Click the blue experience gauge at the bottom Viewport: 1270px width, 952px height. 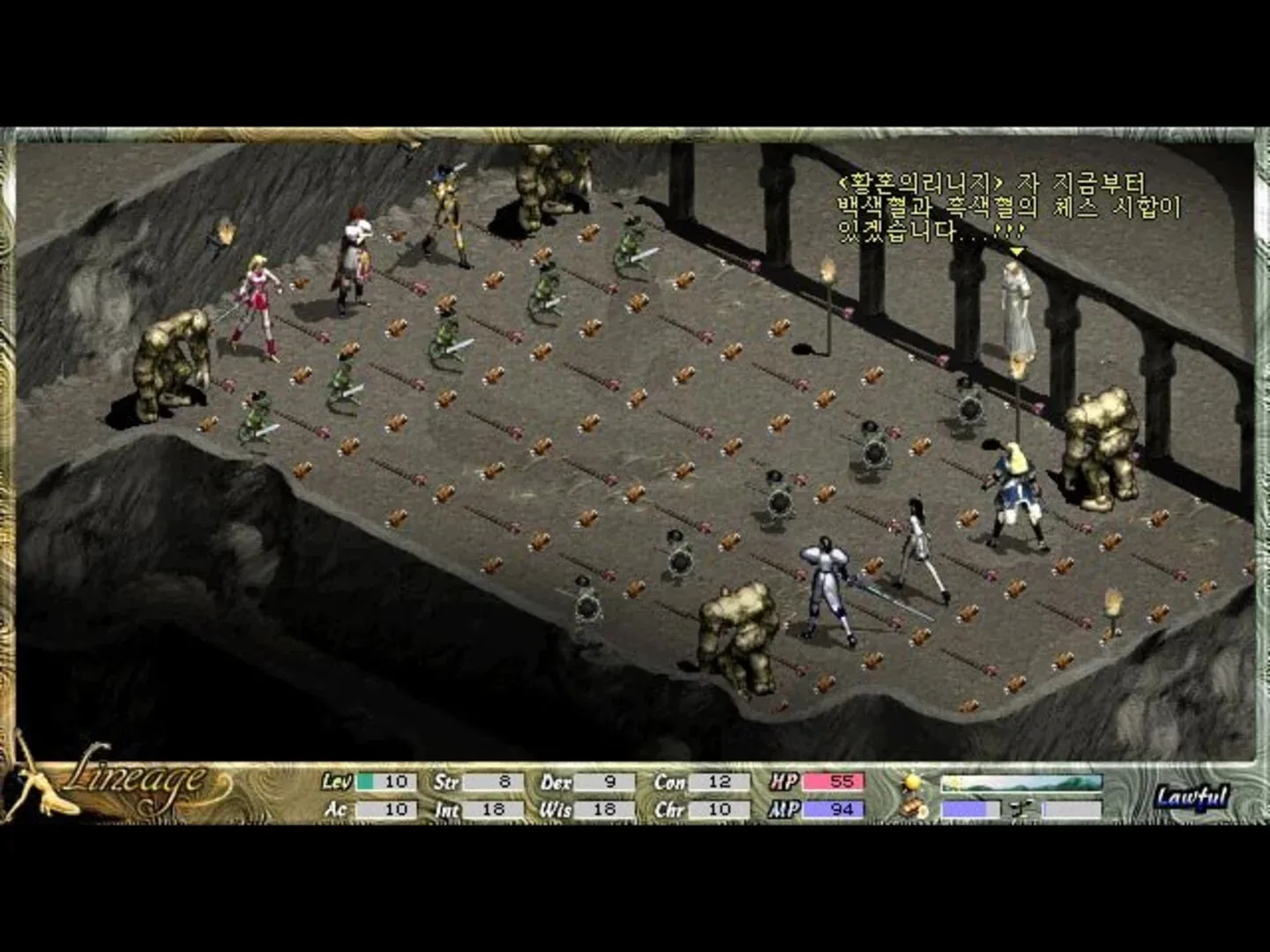[x=966, y=808]
